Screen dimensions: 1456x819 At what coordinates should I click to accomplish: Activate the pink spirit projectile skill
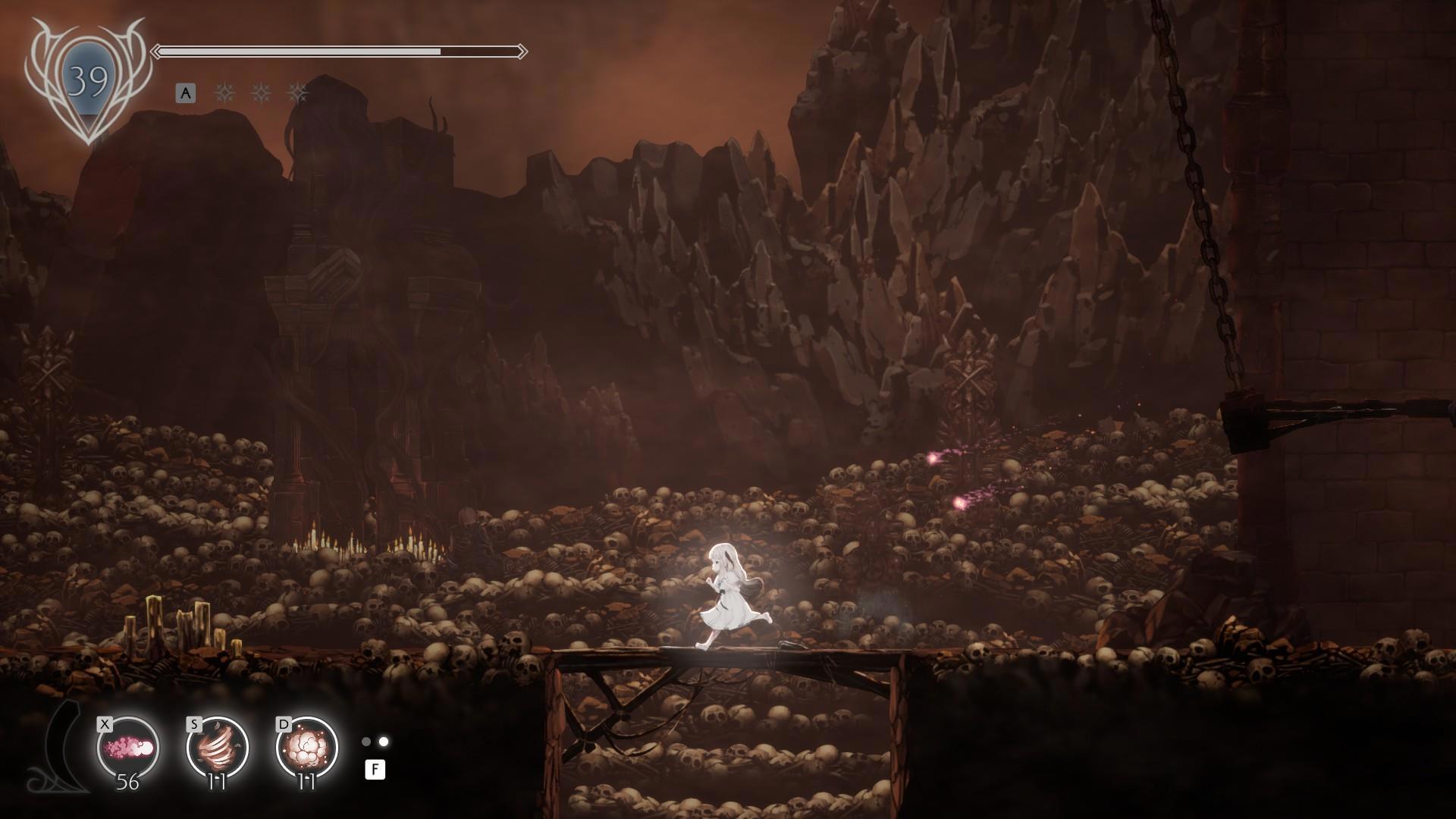click(128, 748)
